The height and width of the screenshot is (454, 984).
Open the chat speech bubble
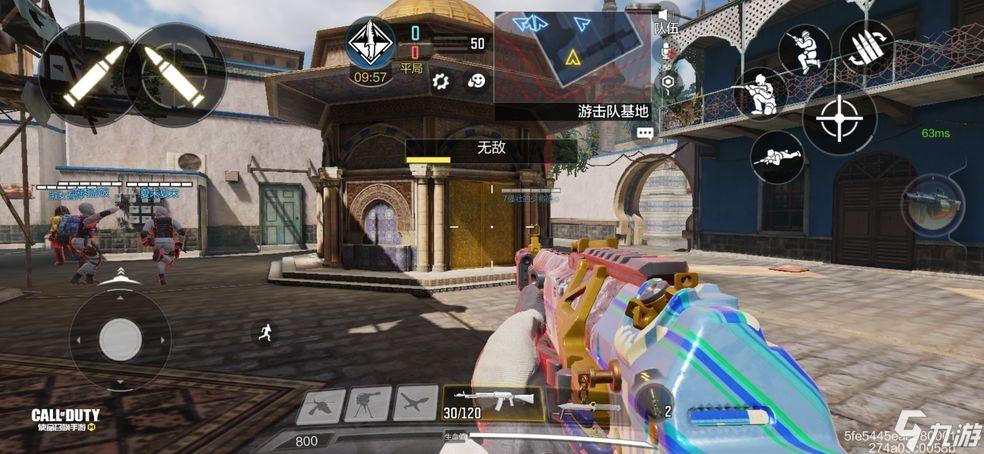pos(644,131)
